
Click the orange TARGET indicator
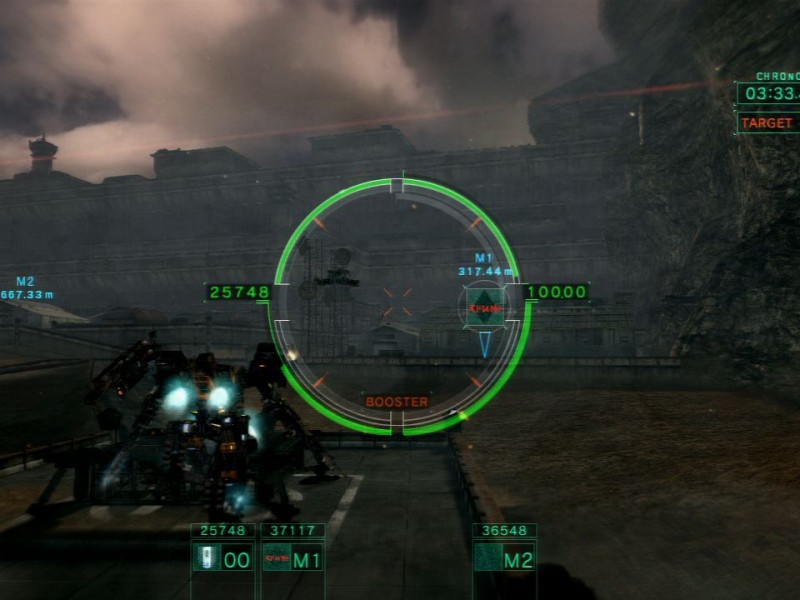click(x=767, y=123)
